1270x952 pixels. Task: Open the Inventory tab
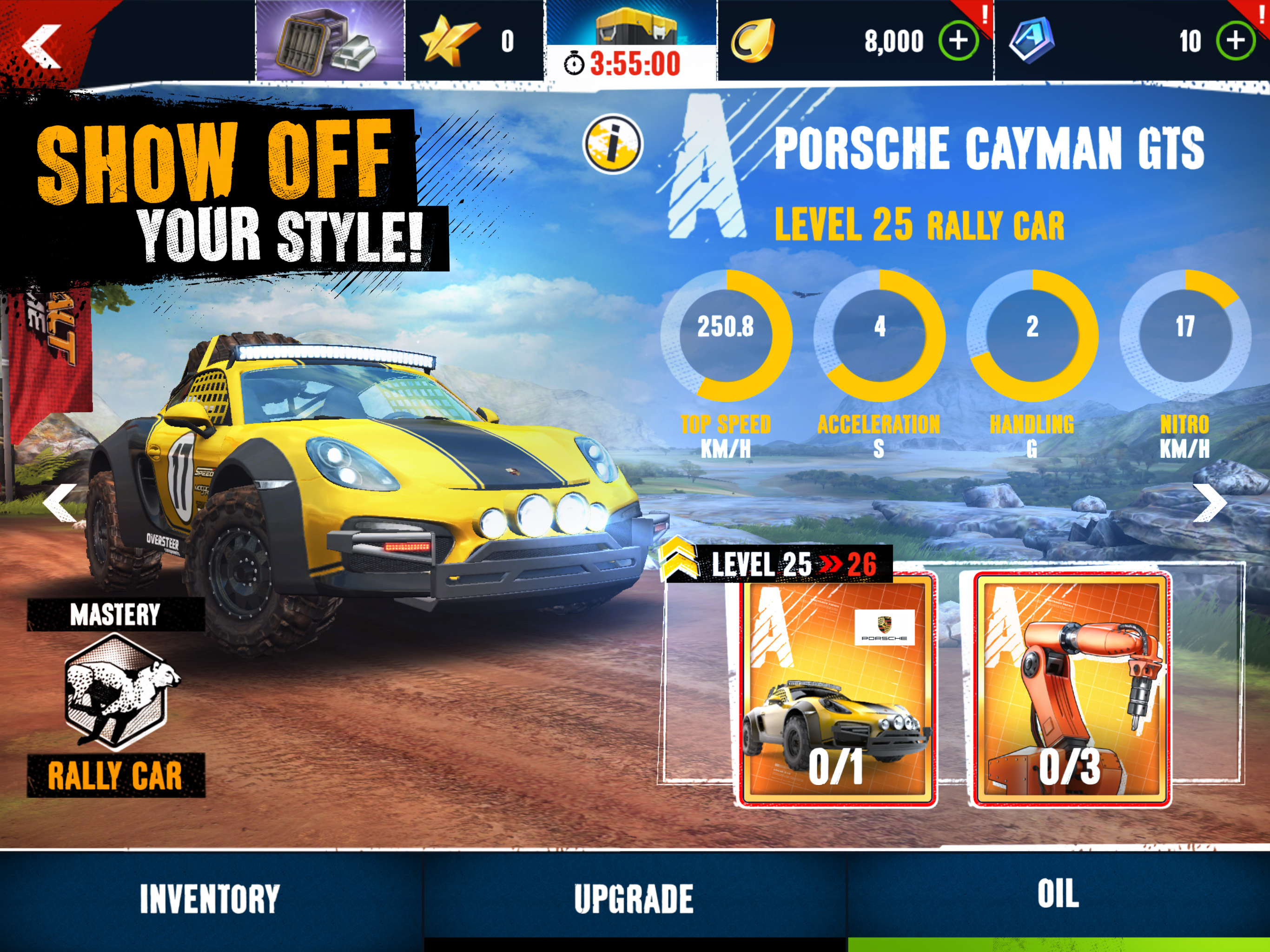(x=210, y=899)
